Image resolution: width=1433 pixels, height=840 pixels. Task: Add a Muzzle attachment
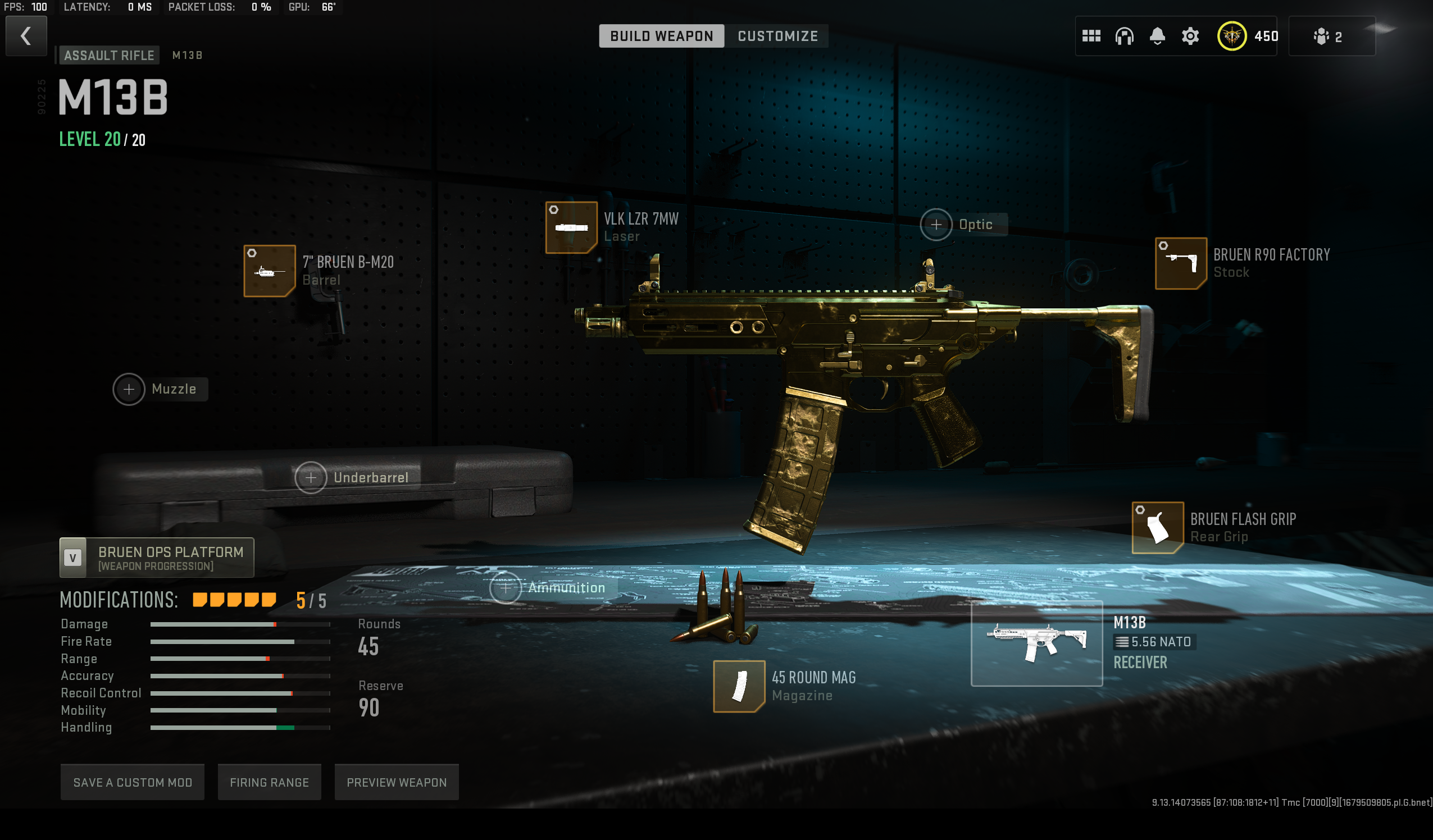point(129,389)
